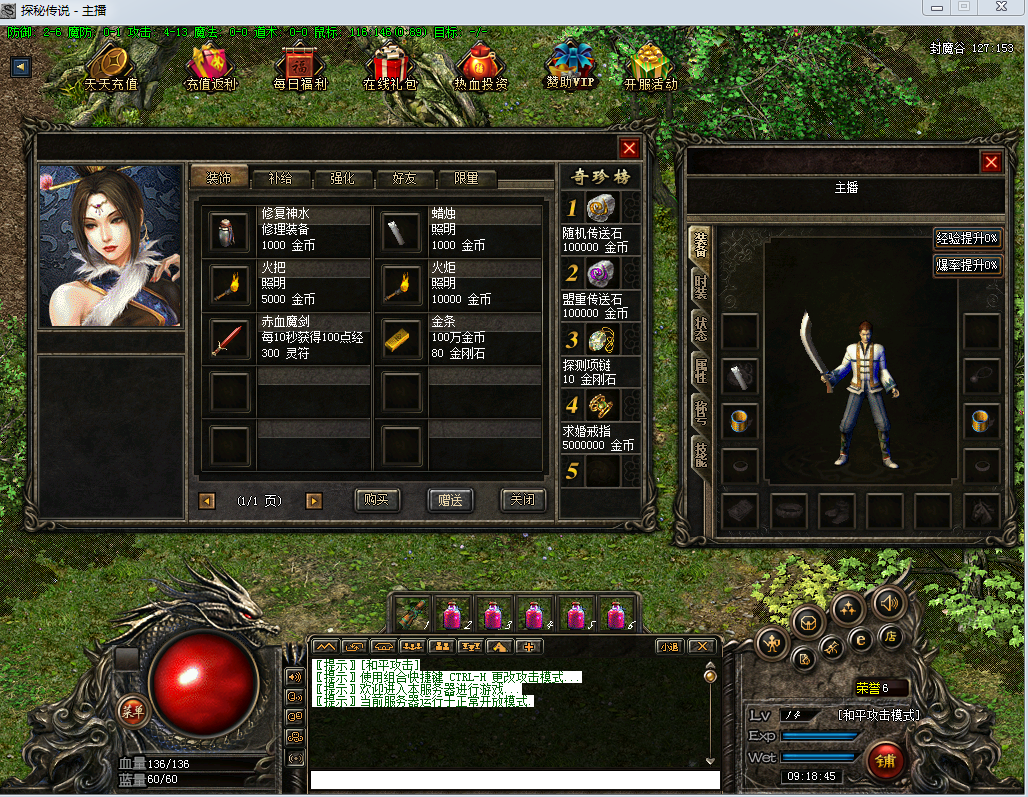Click the 关闭 button in the shop
The height and width of the screenshot is (797, 1028).
click(x=522, y=500)
